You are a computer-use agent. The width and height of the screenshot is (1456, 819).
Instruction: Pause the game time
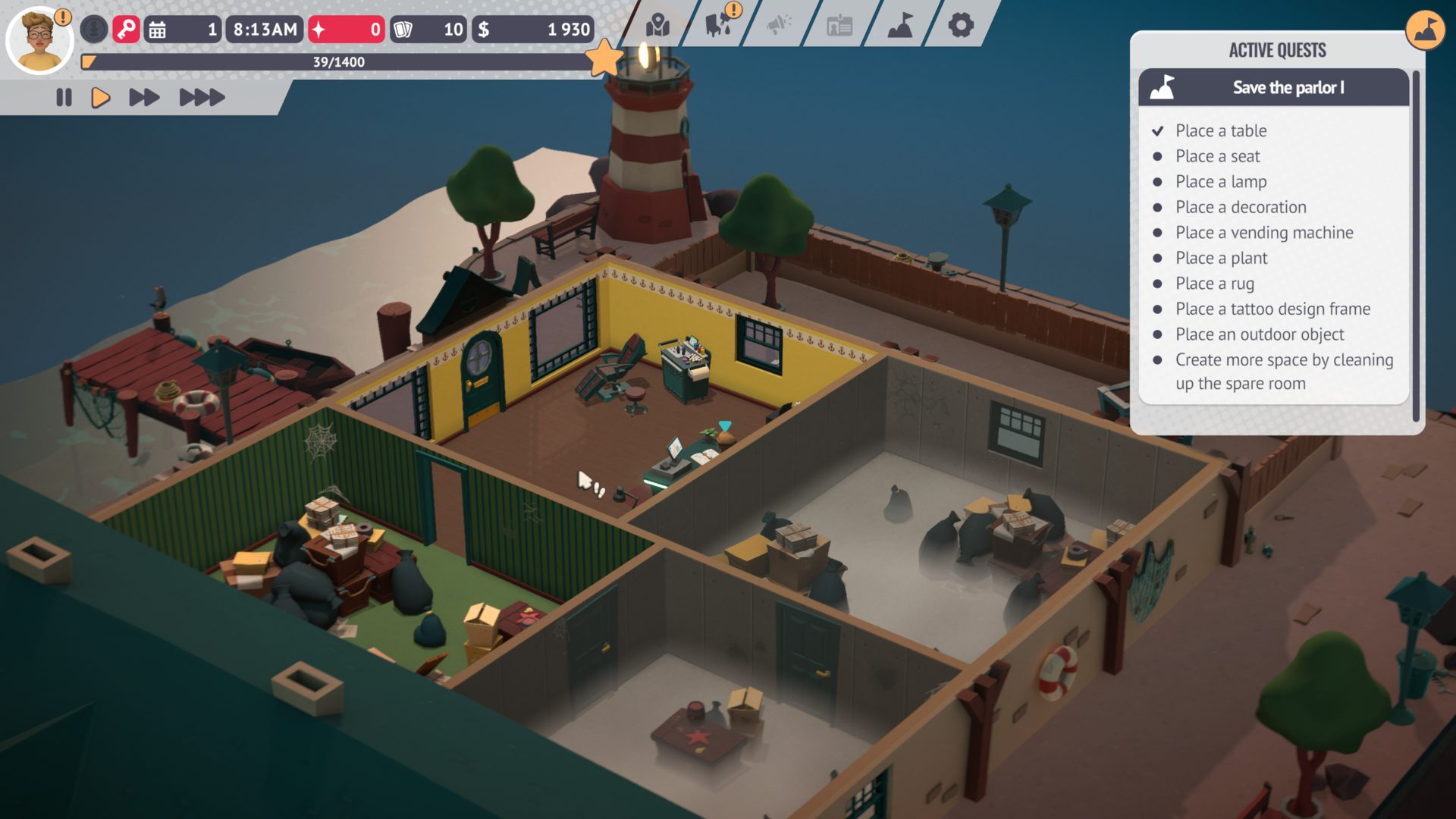64,98
